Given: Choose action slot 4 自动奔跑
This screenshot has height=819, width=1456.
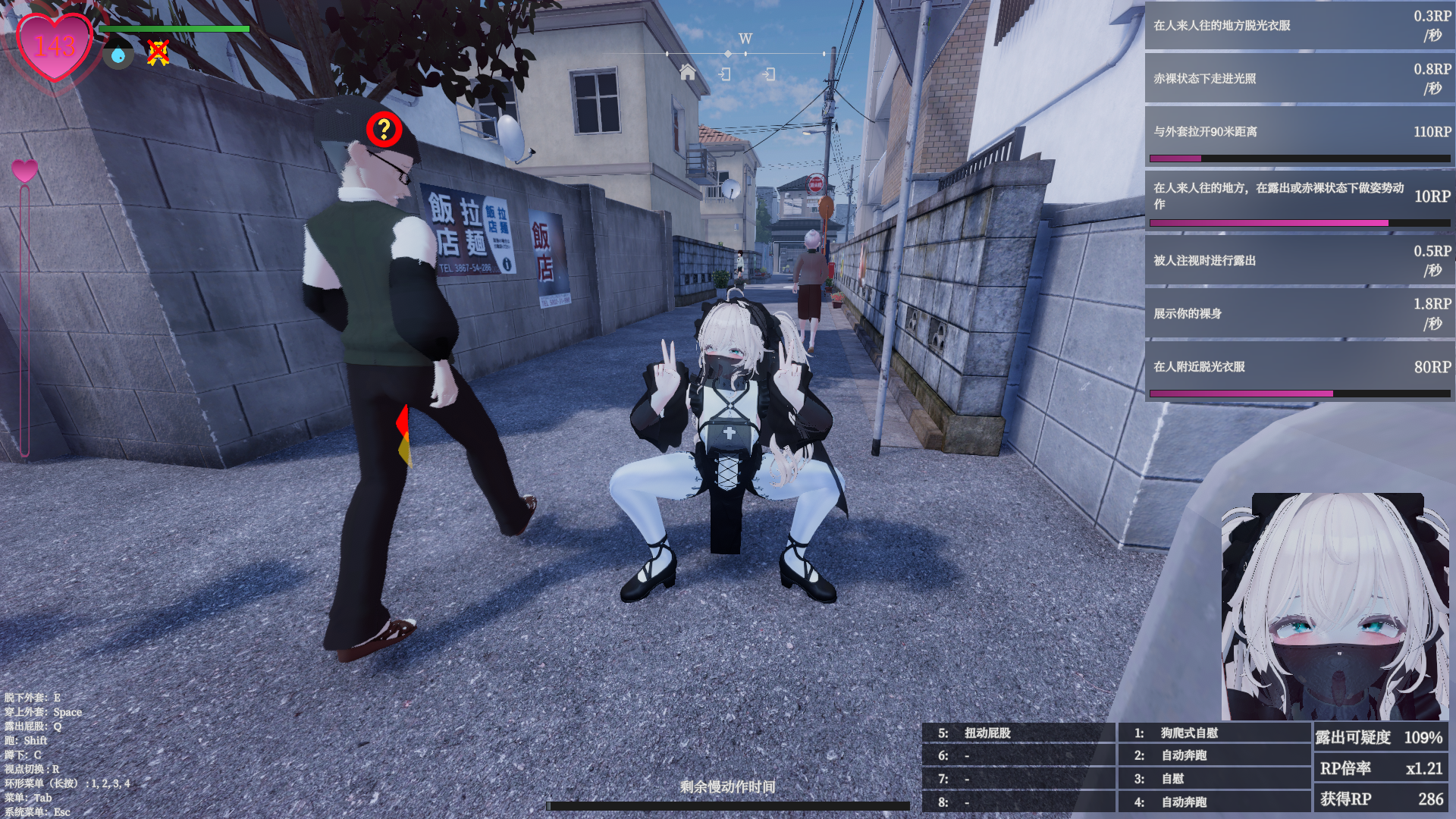Looking at the screenshot, I should pos(1213,802).
